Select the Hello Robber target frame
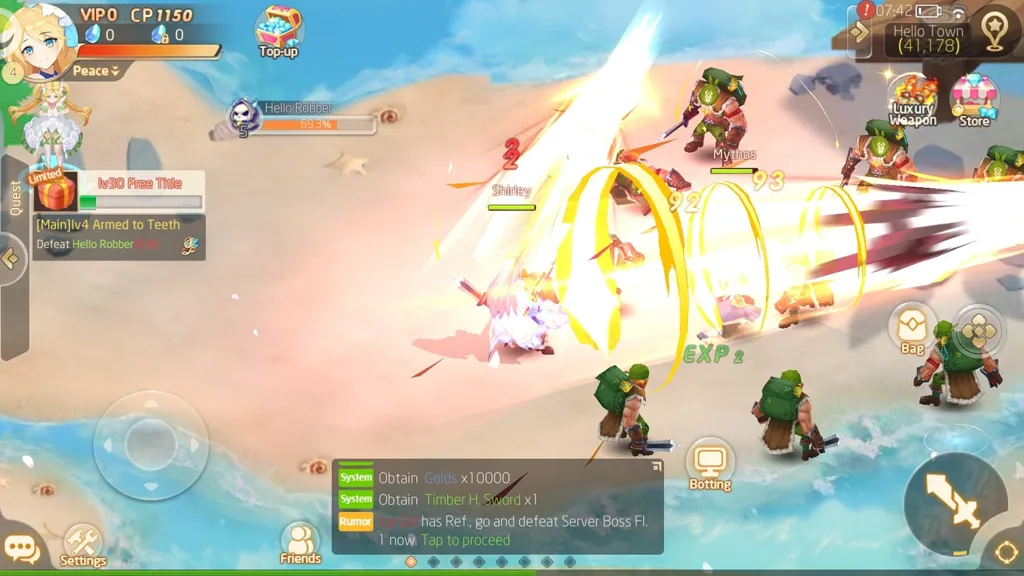 300,118
